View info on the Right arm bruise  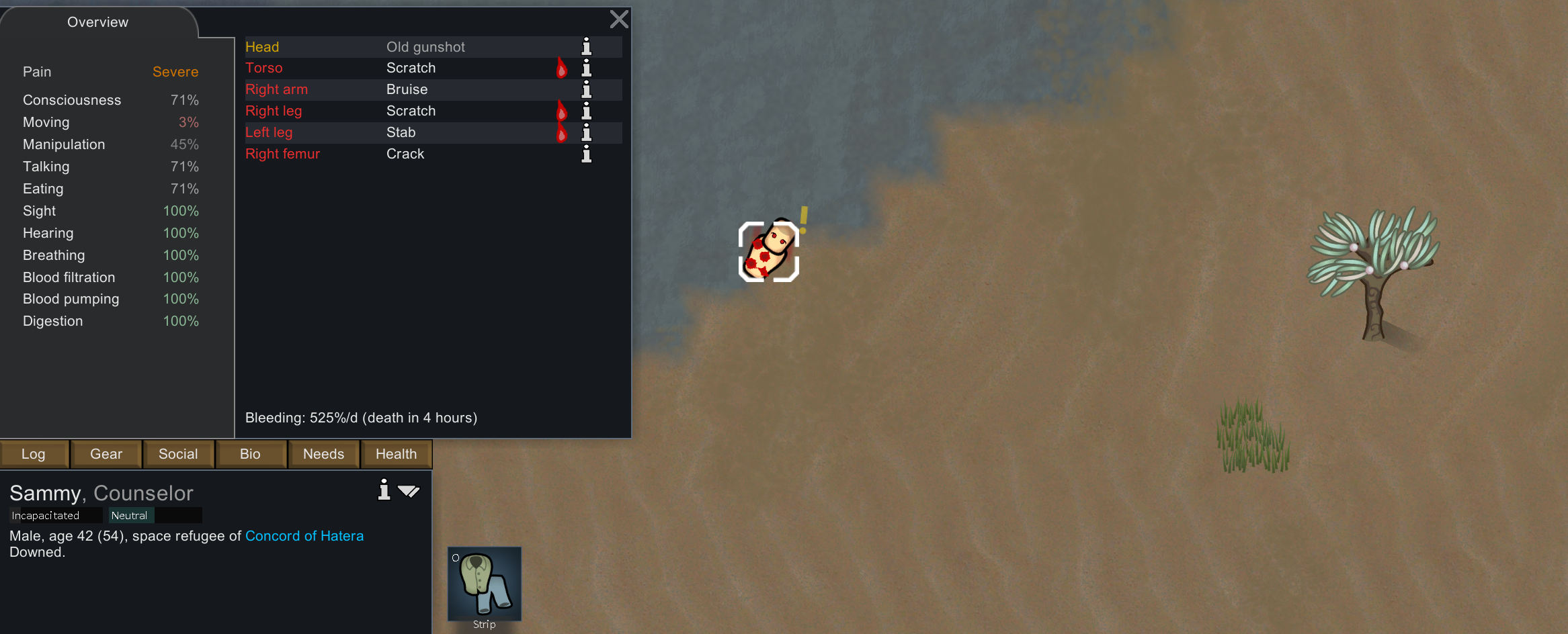586,89
